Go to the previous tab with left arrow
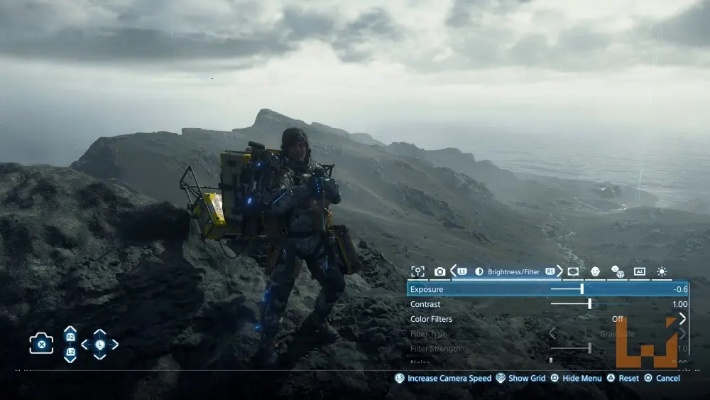 coord(454,271)
